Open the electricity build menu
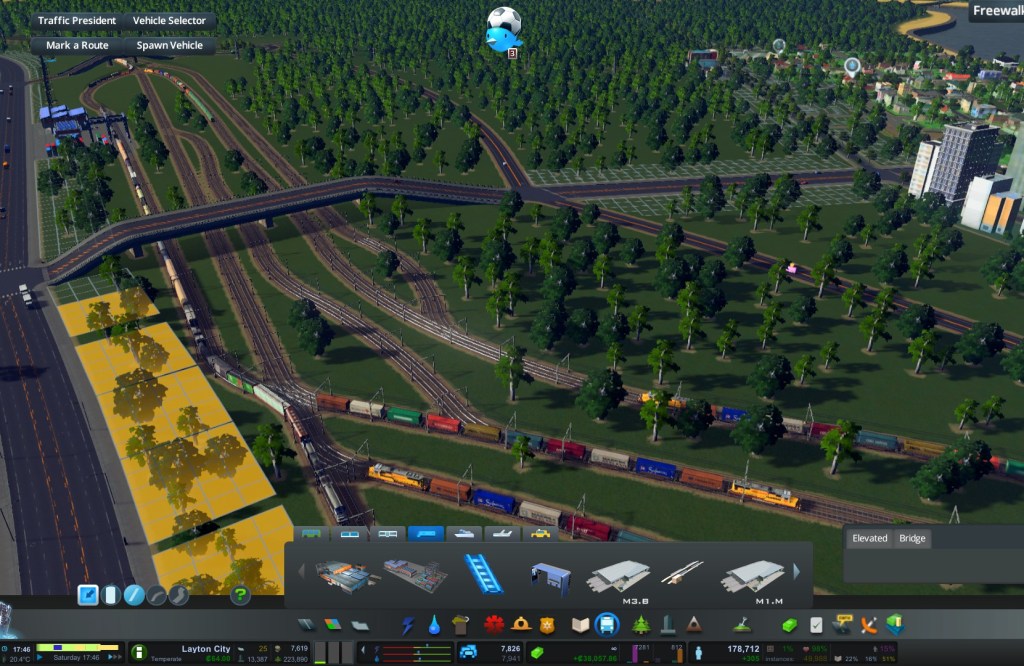This screenshot has height=666, width=1024. click(x=407, y=625)
